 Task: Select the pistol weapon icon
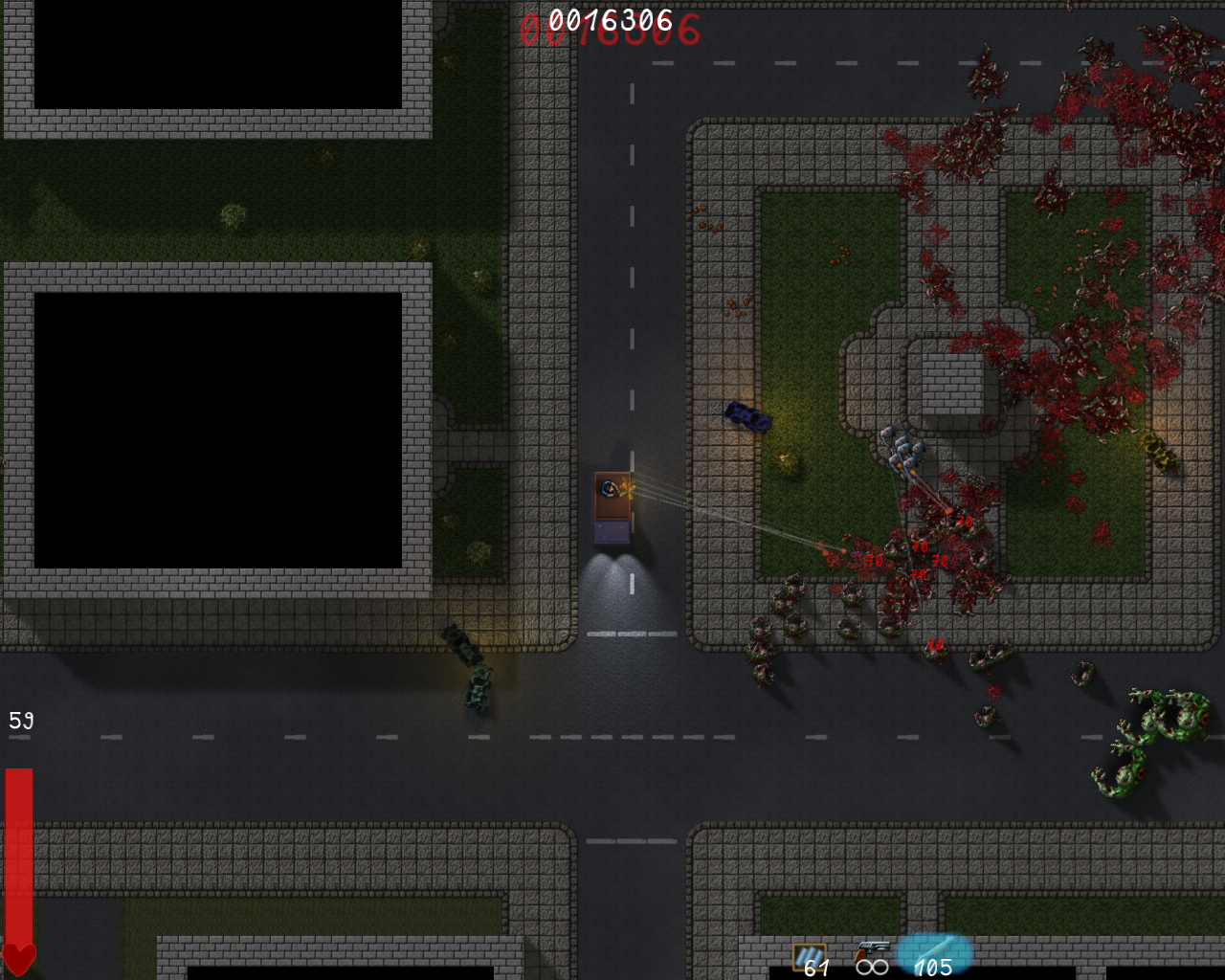pyautogui.click(x=872, y=951)
